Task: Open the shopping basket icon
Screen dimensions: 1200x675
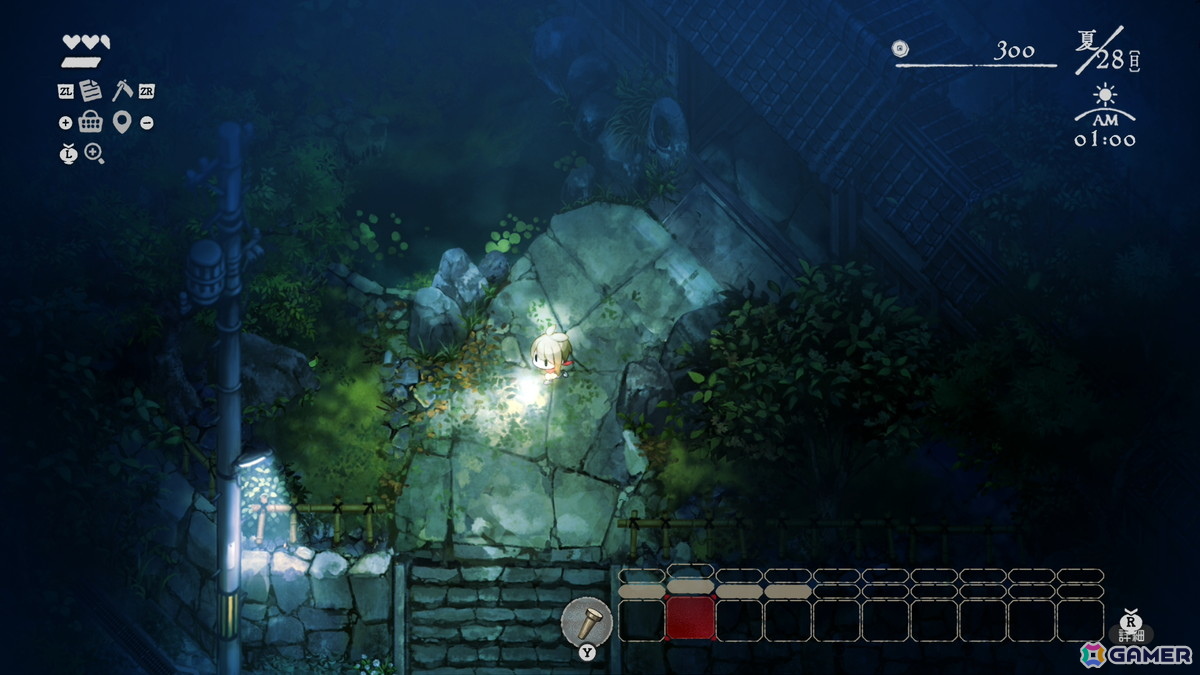Action: point(91,122)
